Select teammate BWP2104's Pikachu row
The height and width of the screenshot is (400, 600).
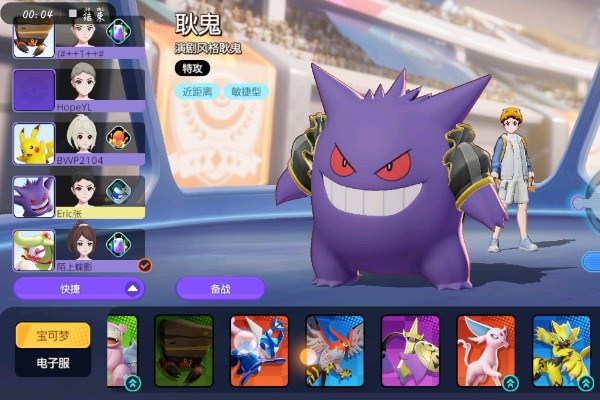point(78,143)
